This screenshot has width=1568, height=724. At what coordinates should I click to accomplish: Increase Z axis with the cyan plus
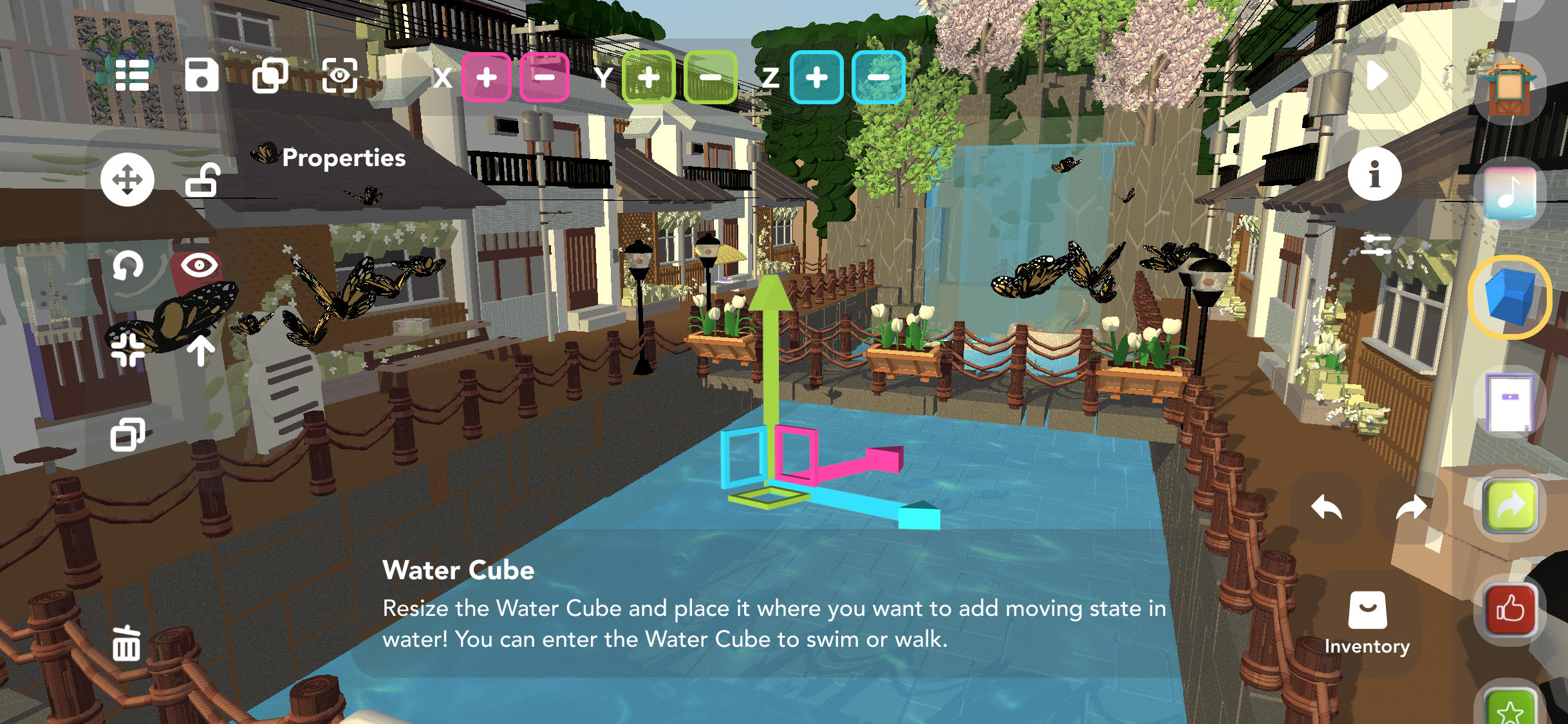click(816, 77)
